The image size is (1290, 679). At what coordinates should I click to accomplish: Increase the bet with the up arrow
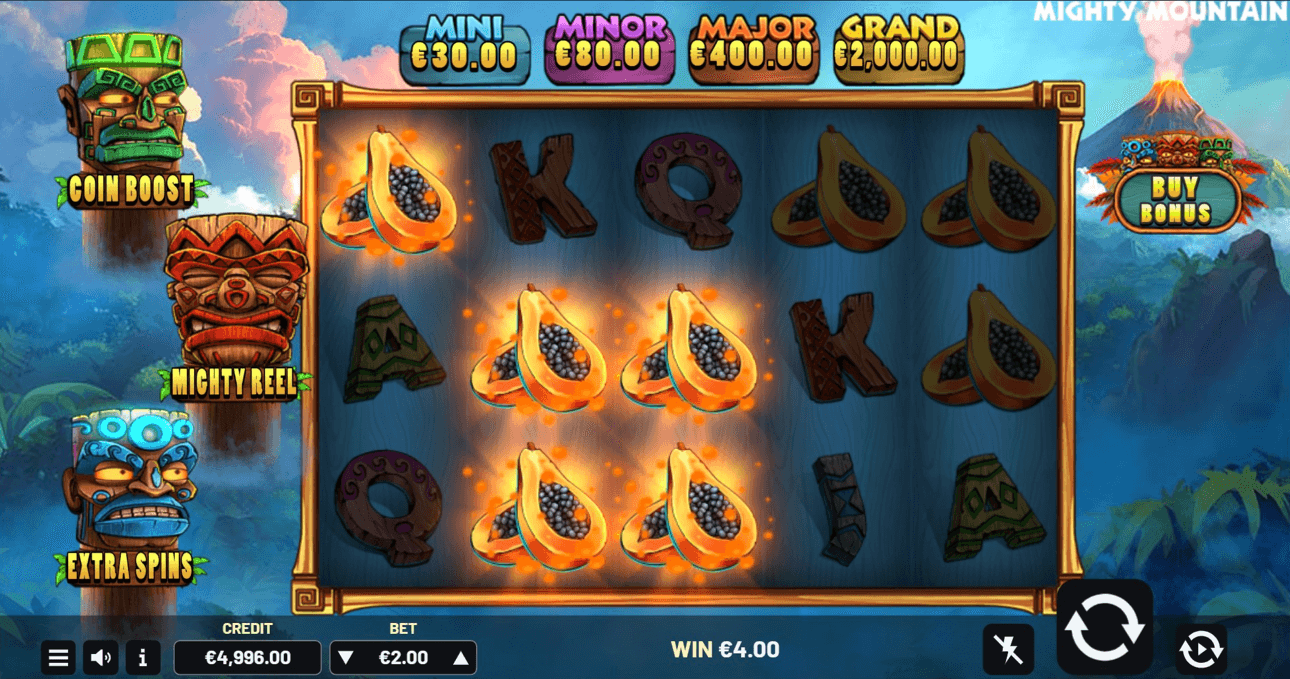(x=461, y=658)
